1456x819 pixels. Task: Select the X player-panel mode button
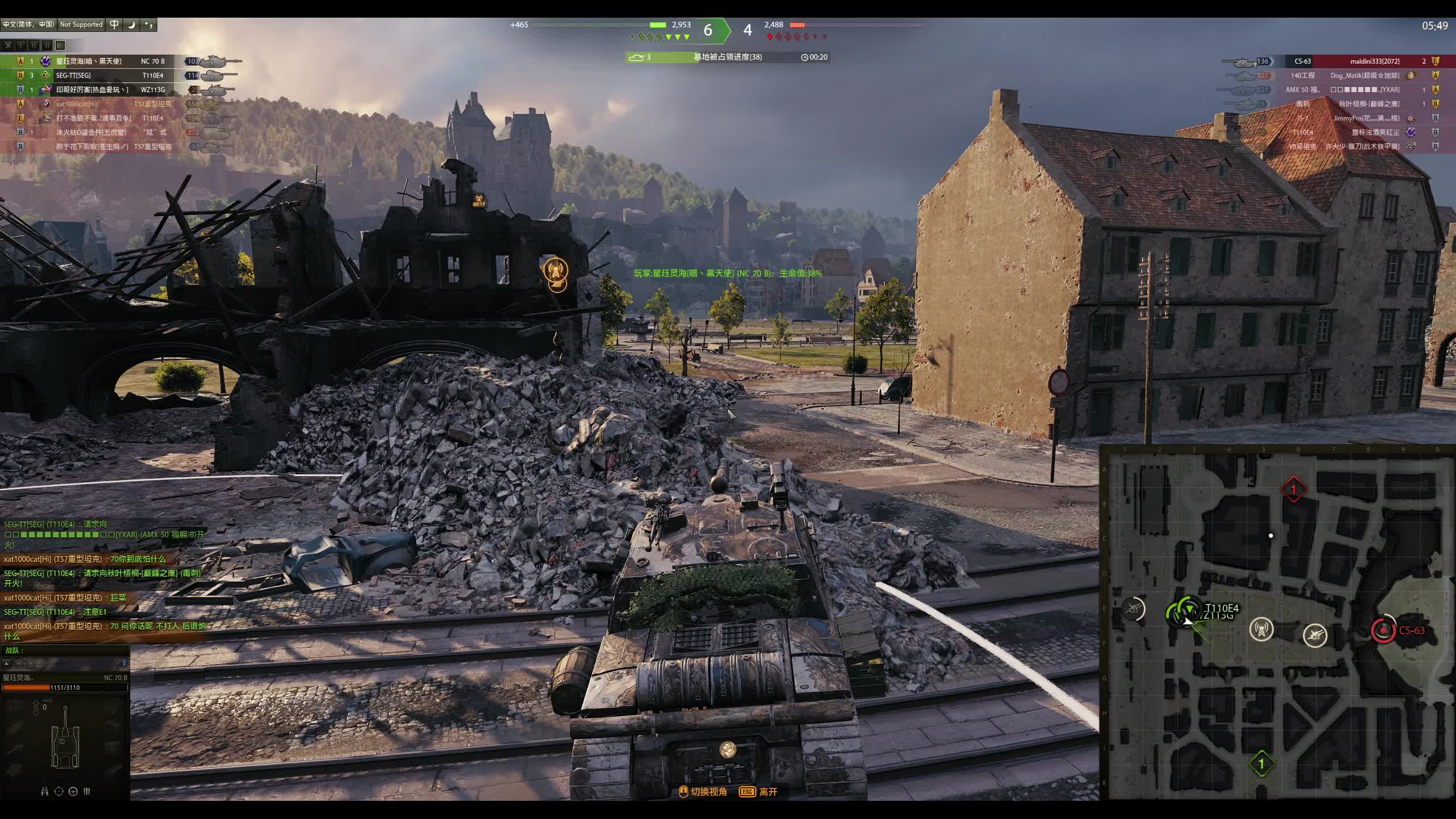[x=8, y=45]
